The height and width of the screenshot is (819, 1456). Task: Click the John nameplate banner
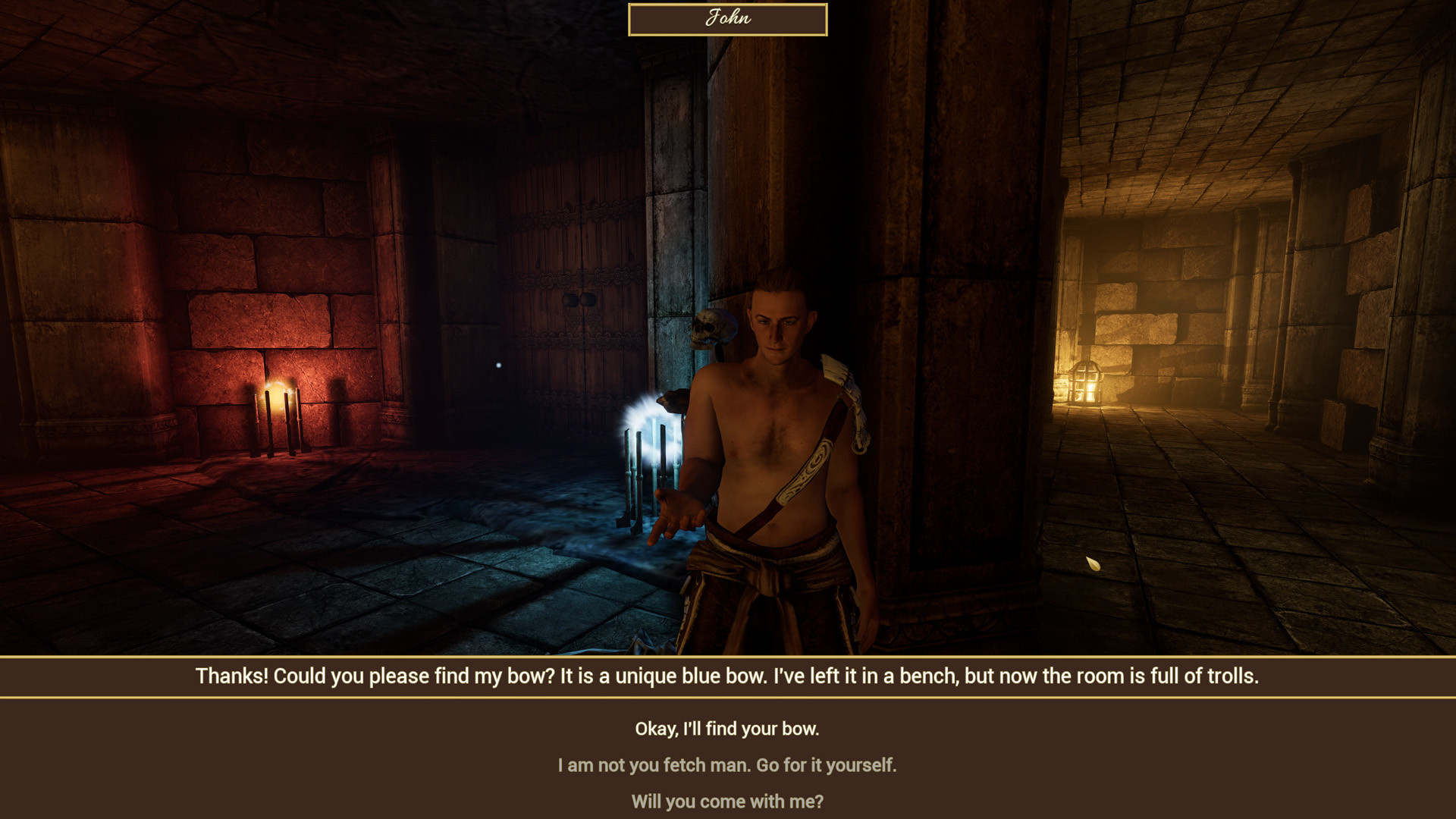pos(727,19)
